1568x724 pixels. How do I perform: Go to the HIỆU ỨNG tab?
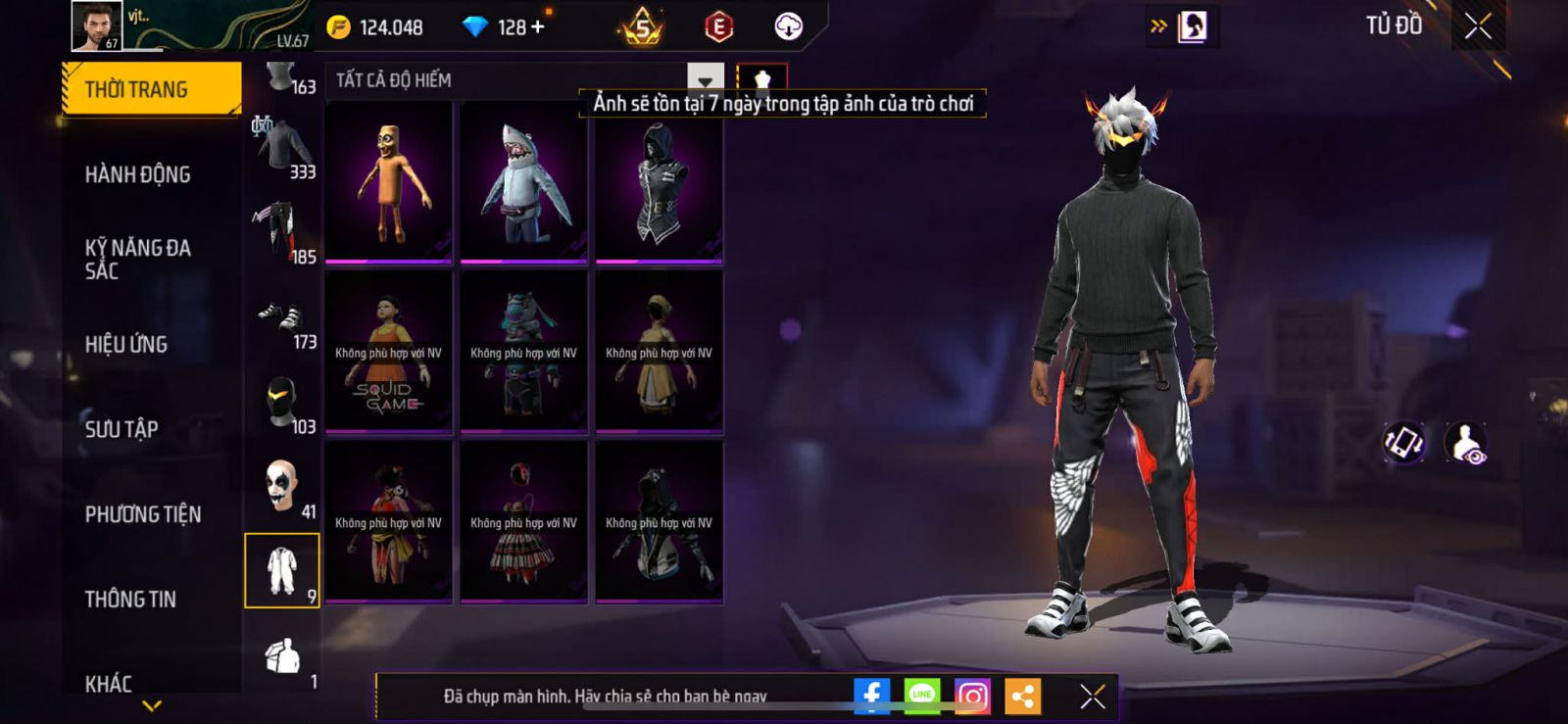126,345
